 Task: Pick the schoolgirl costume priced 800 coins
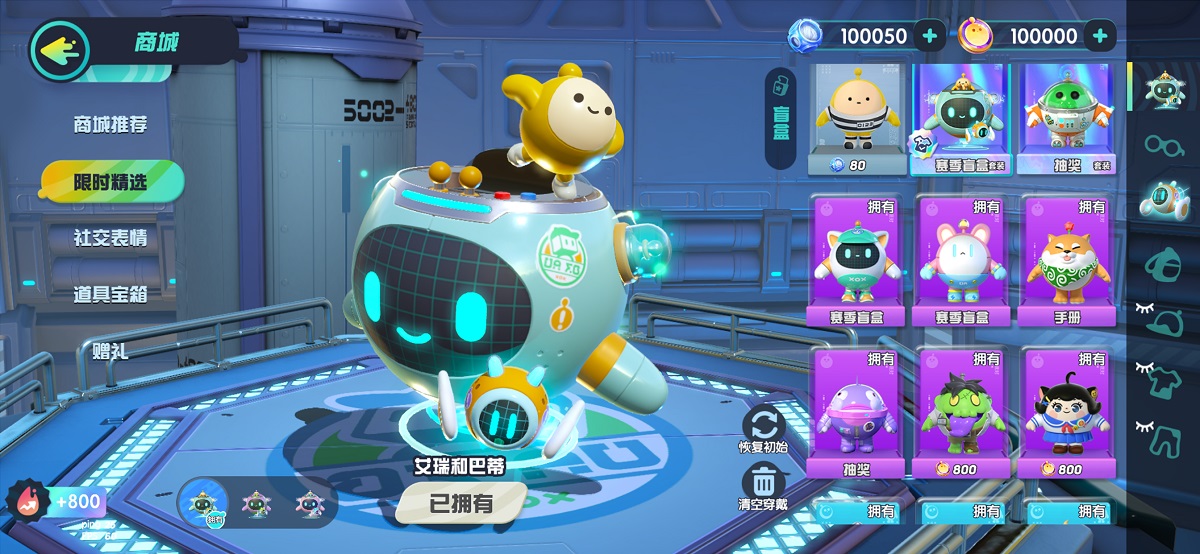point(1068,412)
